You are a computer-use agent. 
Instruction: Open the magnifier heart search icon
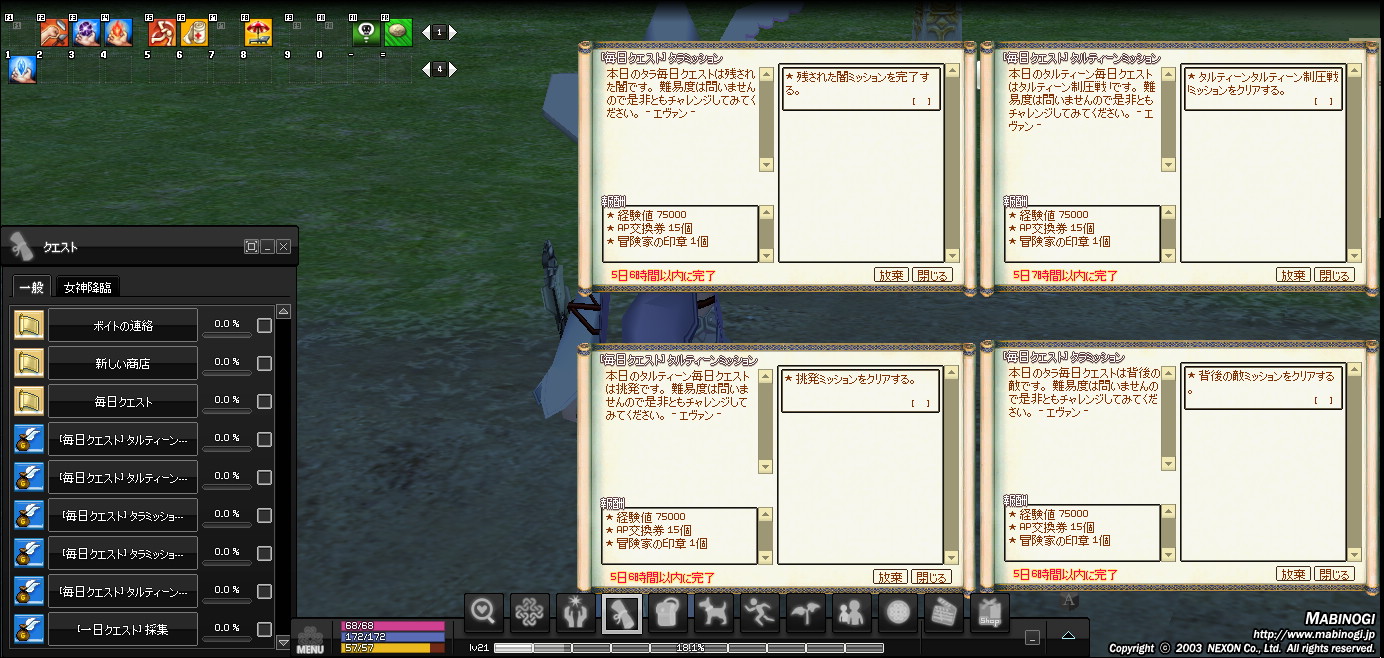coord(484,612)
